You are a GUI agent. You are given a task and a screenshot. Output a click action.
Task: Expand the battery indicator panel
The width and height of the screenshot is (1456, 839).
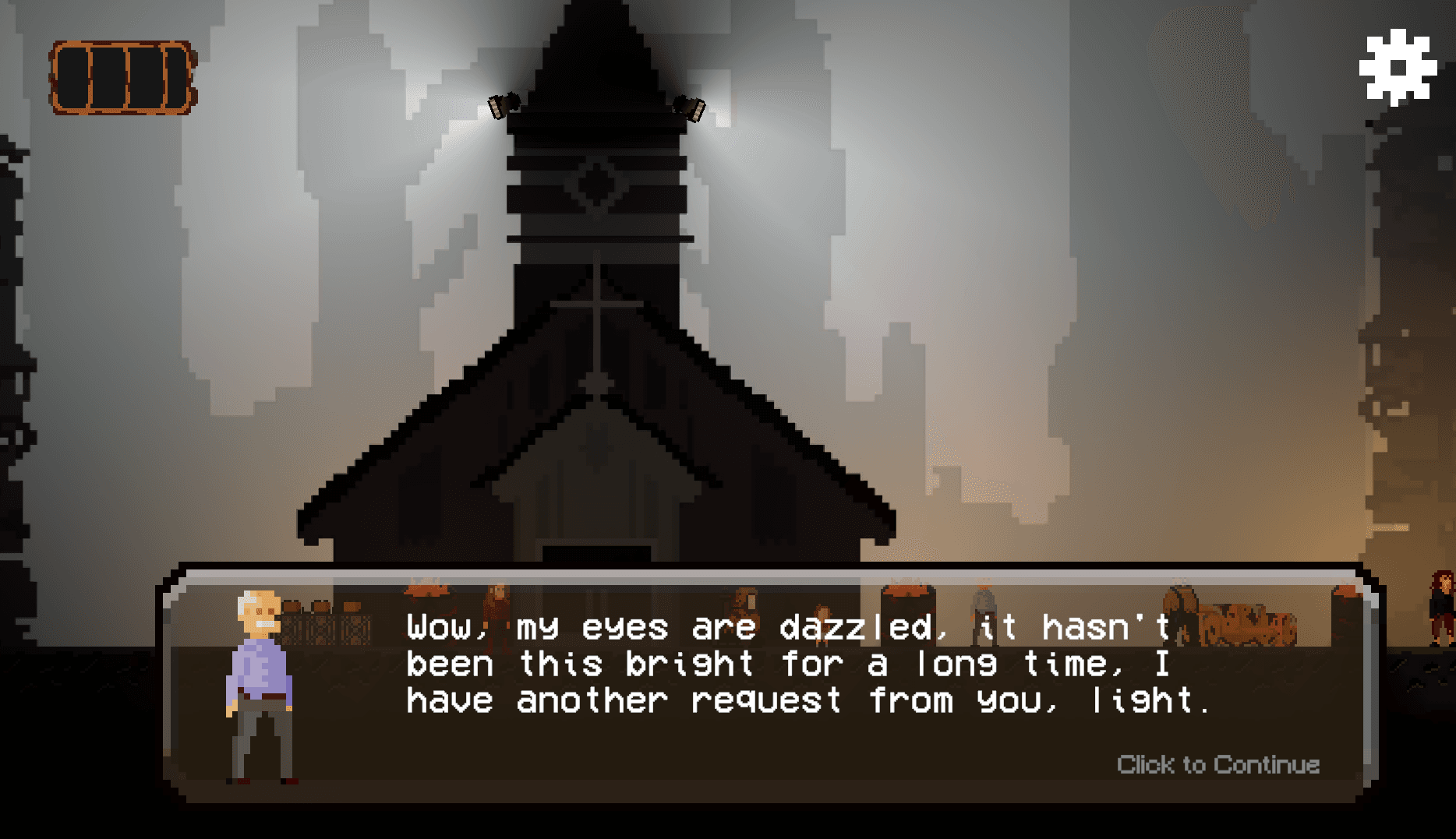pyautogui.click(x=122, y=78)
